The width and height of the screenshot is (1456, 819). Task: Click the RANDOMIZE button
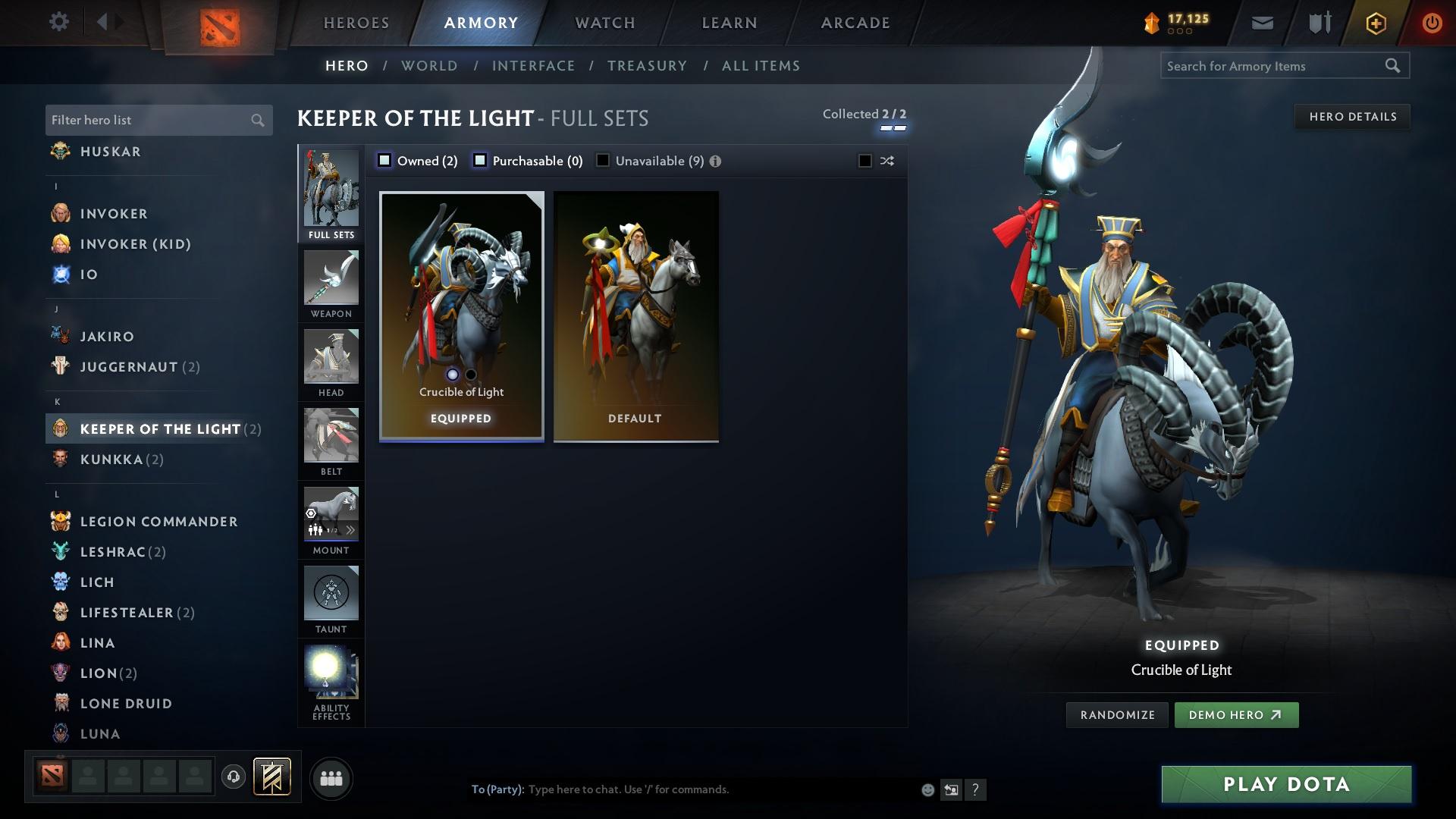[x=1116, y=714]
